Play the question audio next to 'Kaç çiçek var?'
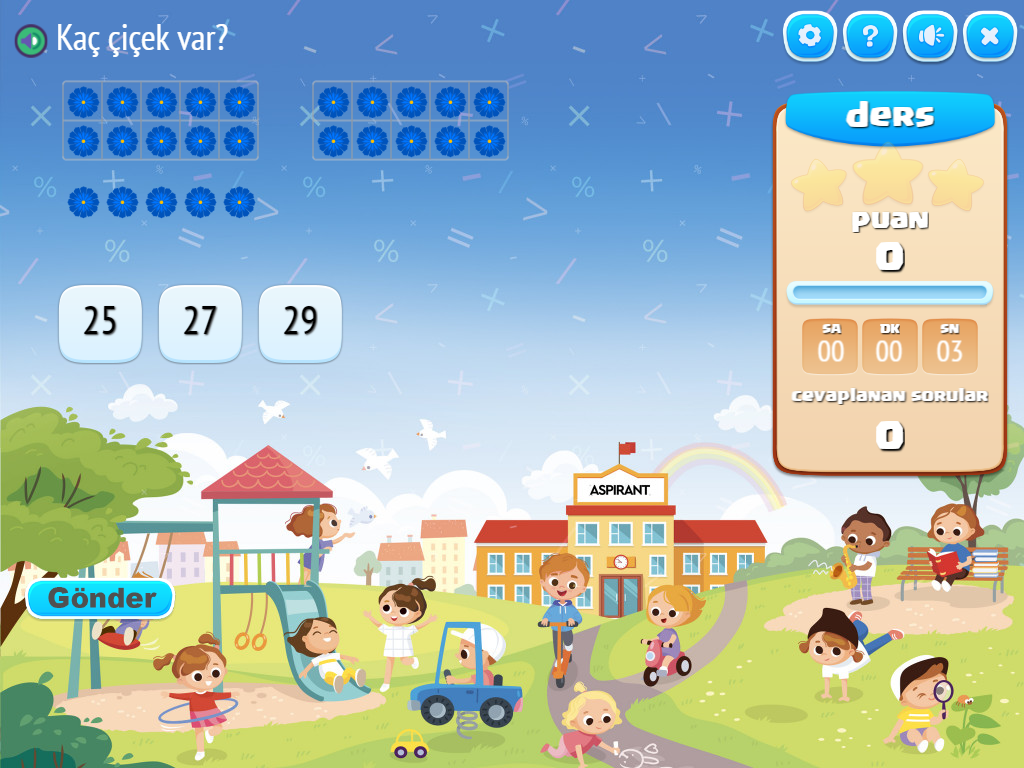This screenshot has width=1024, height=768. (31, 40)
